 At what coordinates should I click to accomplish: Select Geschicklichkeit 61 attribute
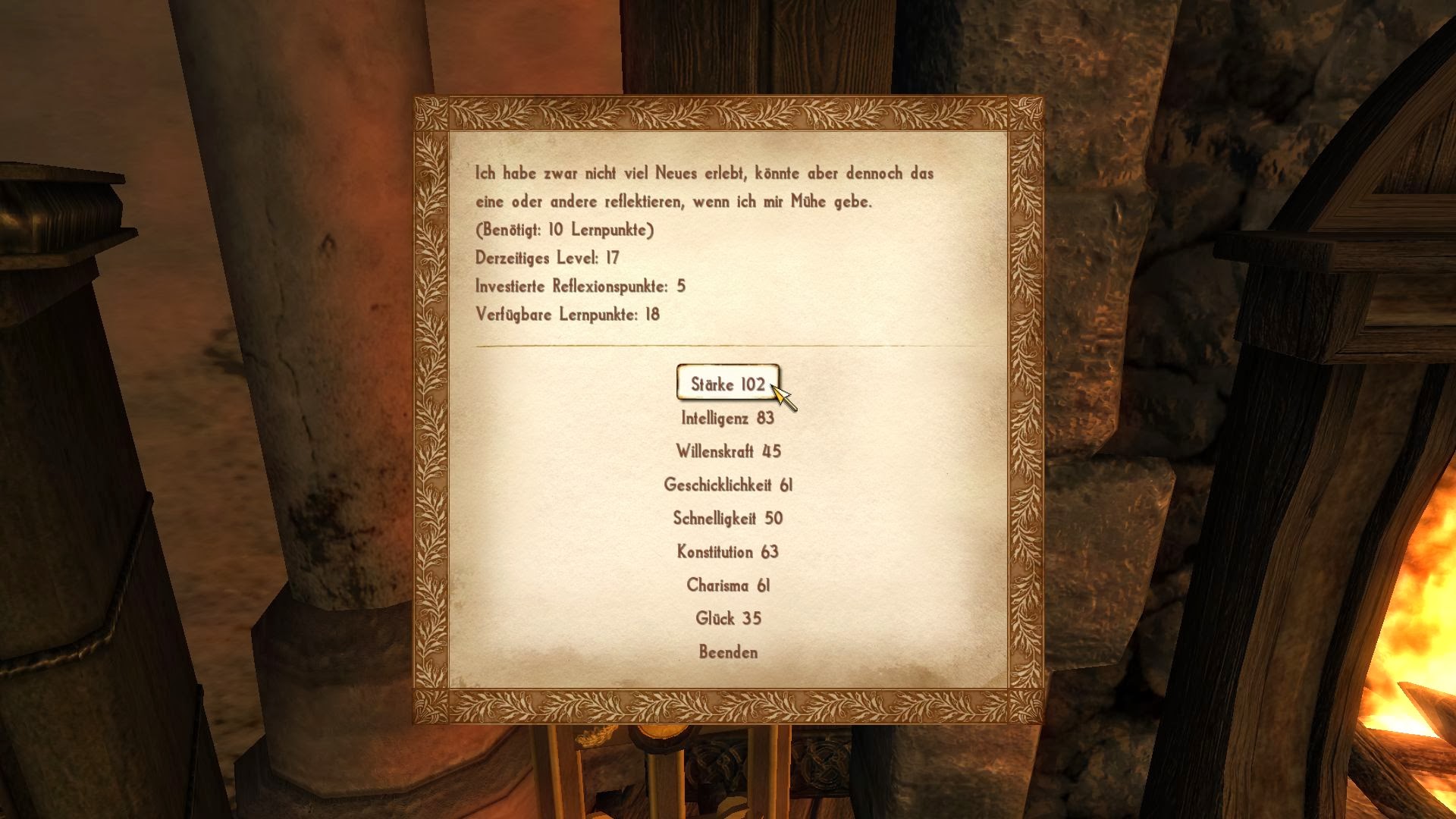727,485
